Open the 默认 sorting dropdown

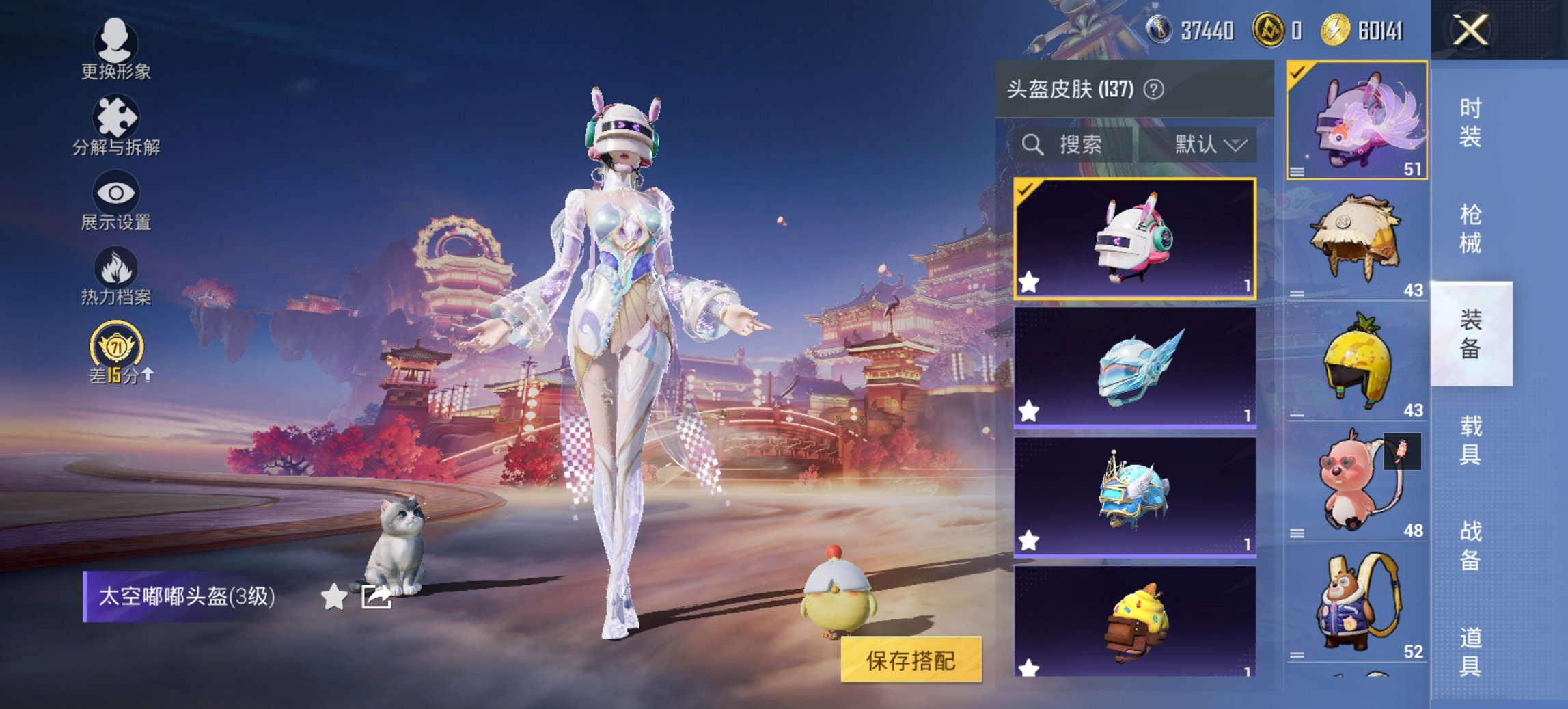pyautogui.click(x=1207, y=145)
